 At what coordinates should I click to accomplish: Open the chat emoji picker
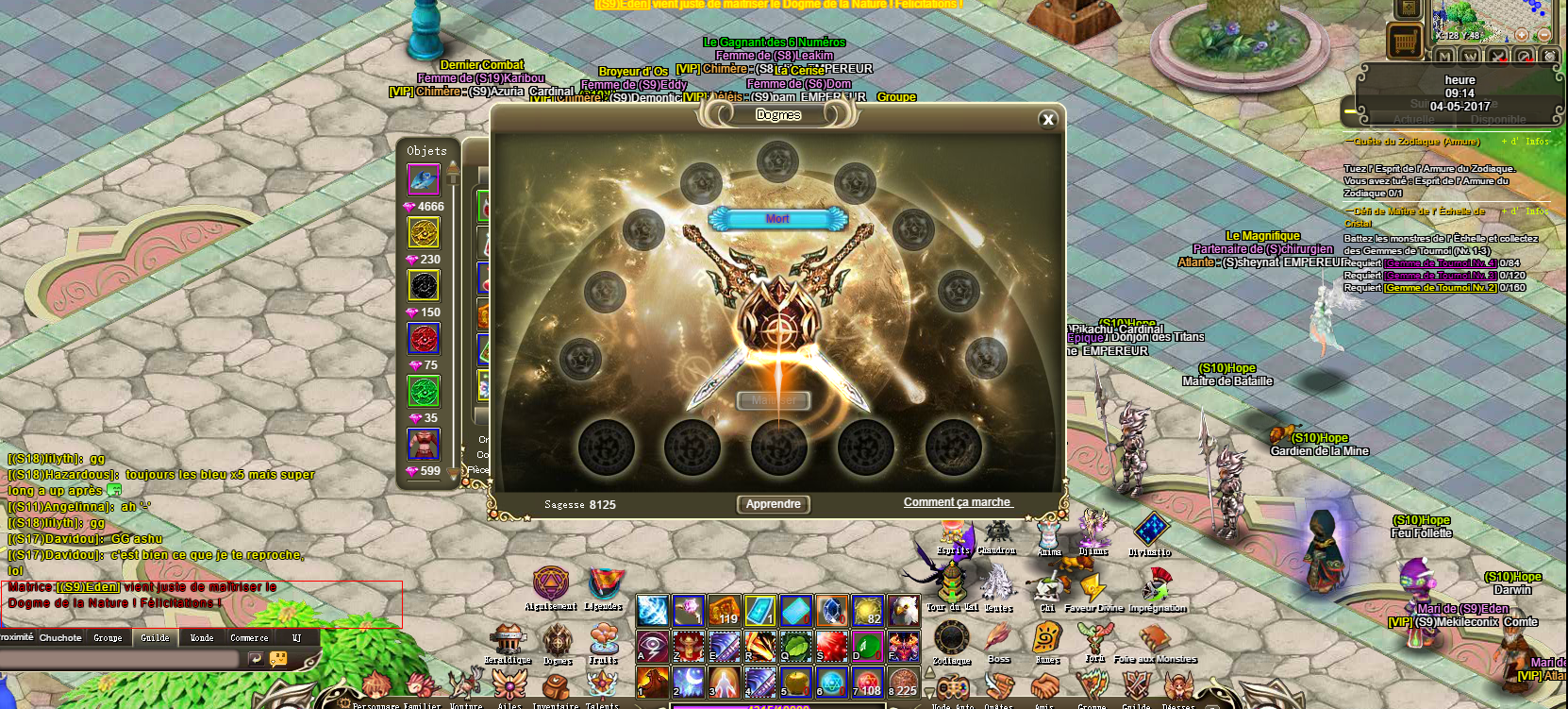pos(278,659)
